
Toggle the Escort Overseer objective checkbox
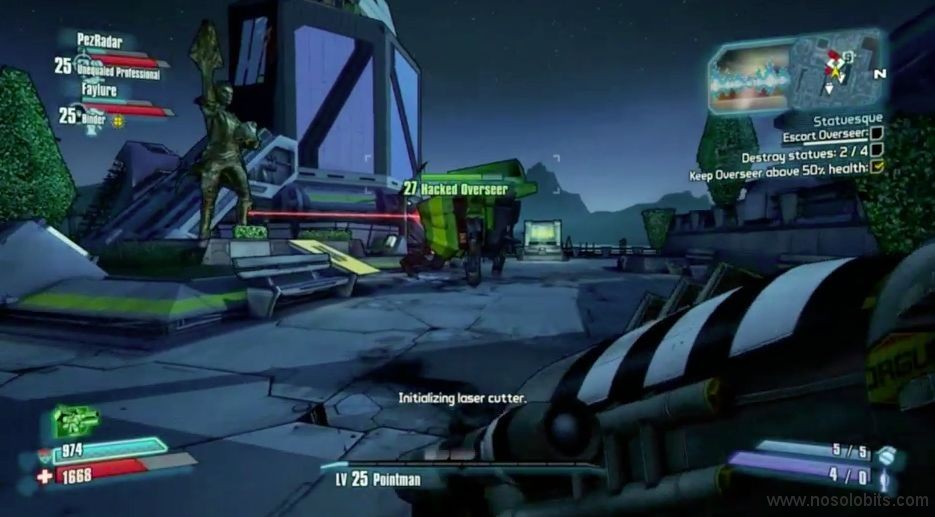(876, 133)
